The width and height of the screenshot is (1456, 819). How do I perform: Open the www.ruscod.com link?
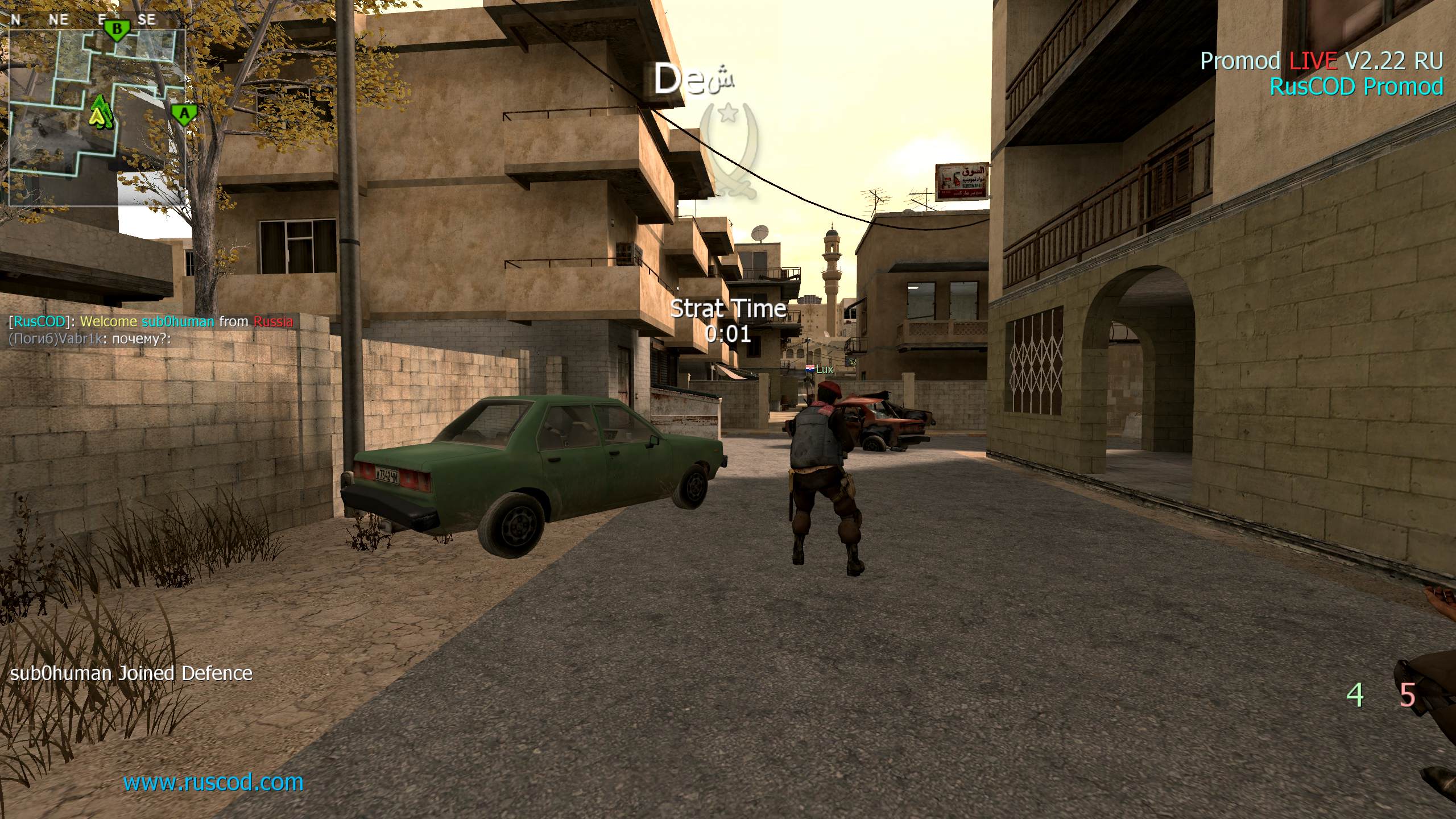[x=213, y=783]
